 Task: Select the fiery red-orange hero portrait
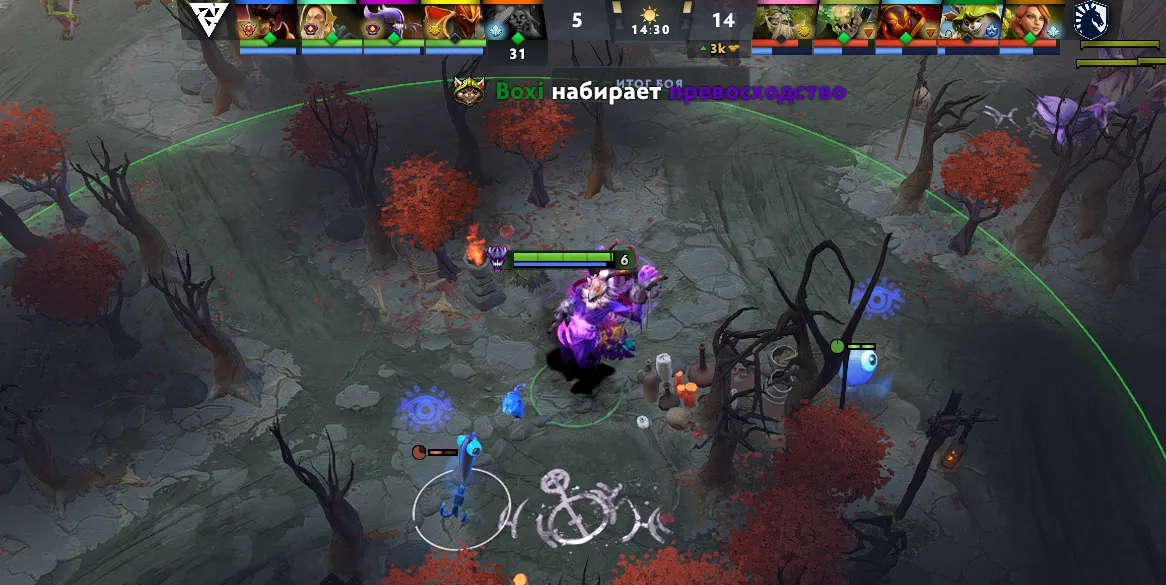click(908, 20)
